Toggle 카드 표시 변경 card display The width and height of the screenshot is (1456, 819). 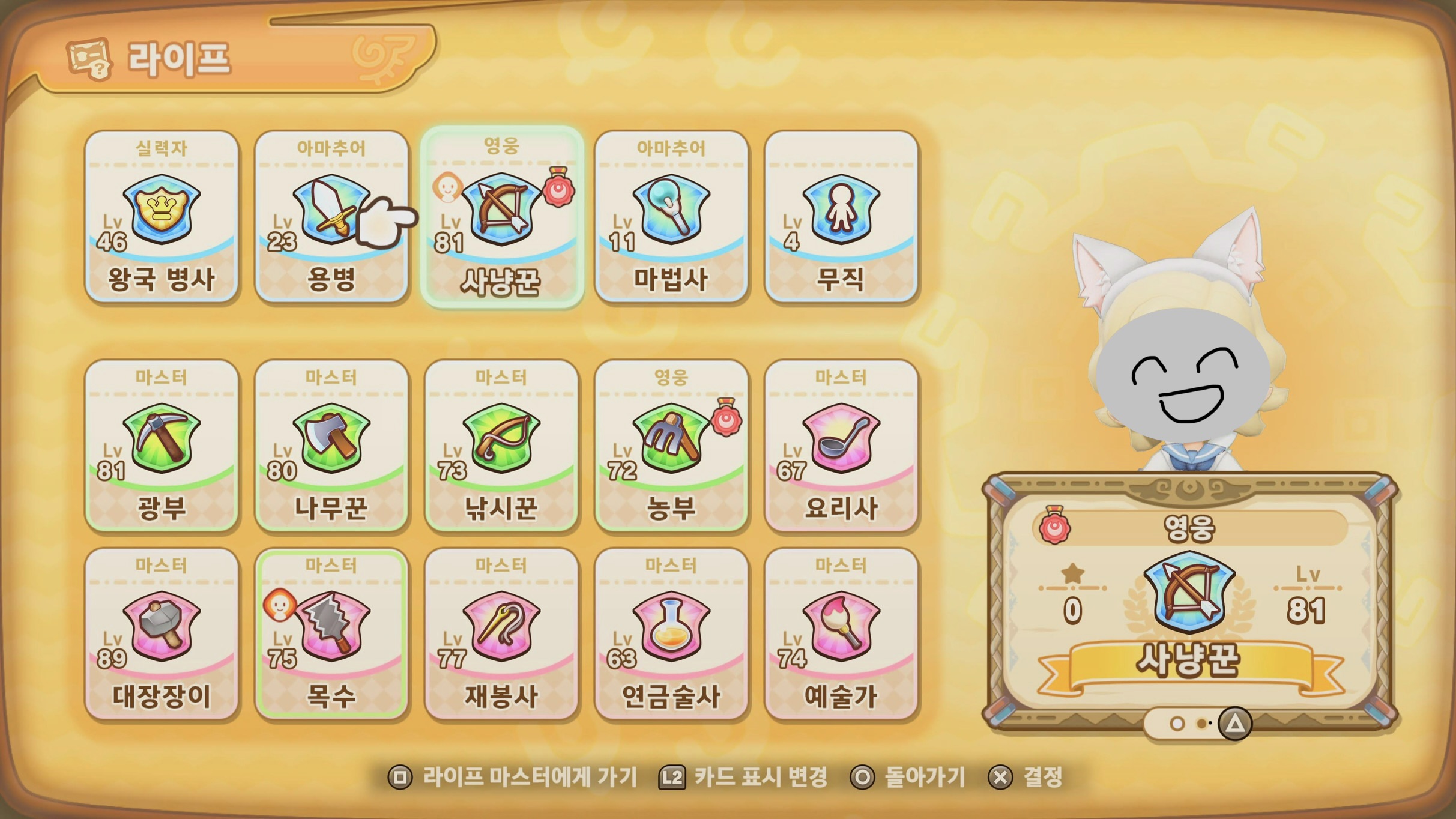point(743,777)
